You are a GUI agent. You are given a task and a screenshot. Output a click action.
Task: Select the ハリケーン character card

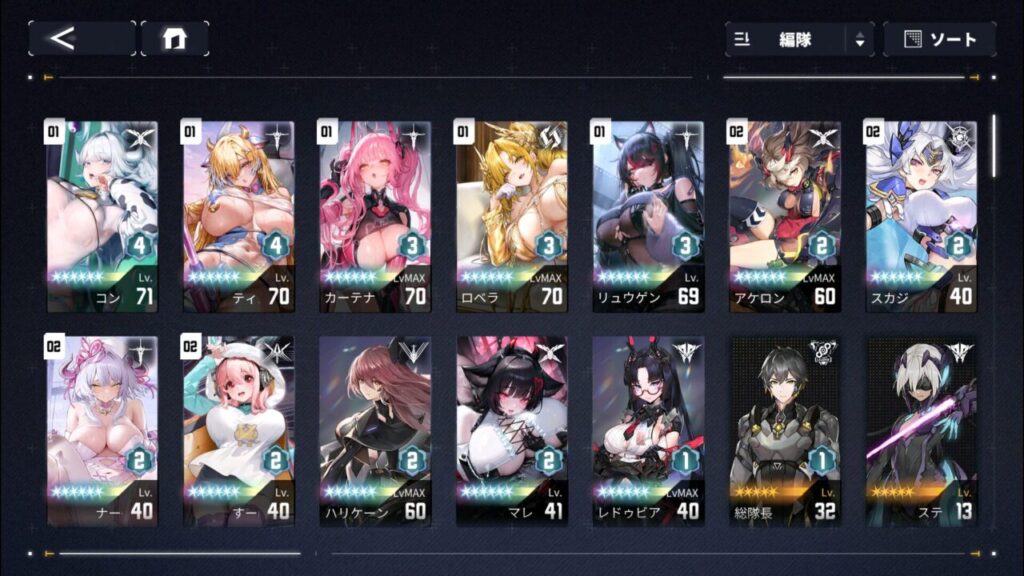[375, 431]
